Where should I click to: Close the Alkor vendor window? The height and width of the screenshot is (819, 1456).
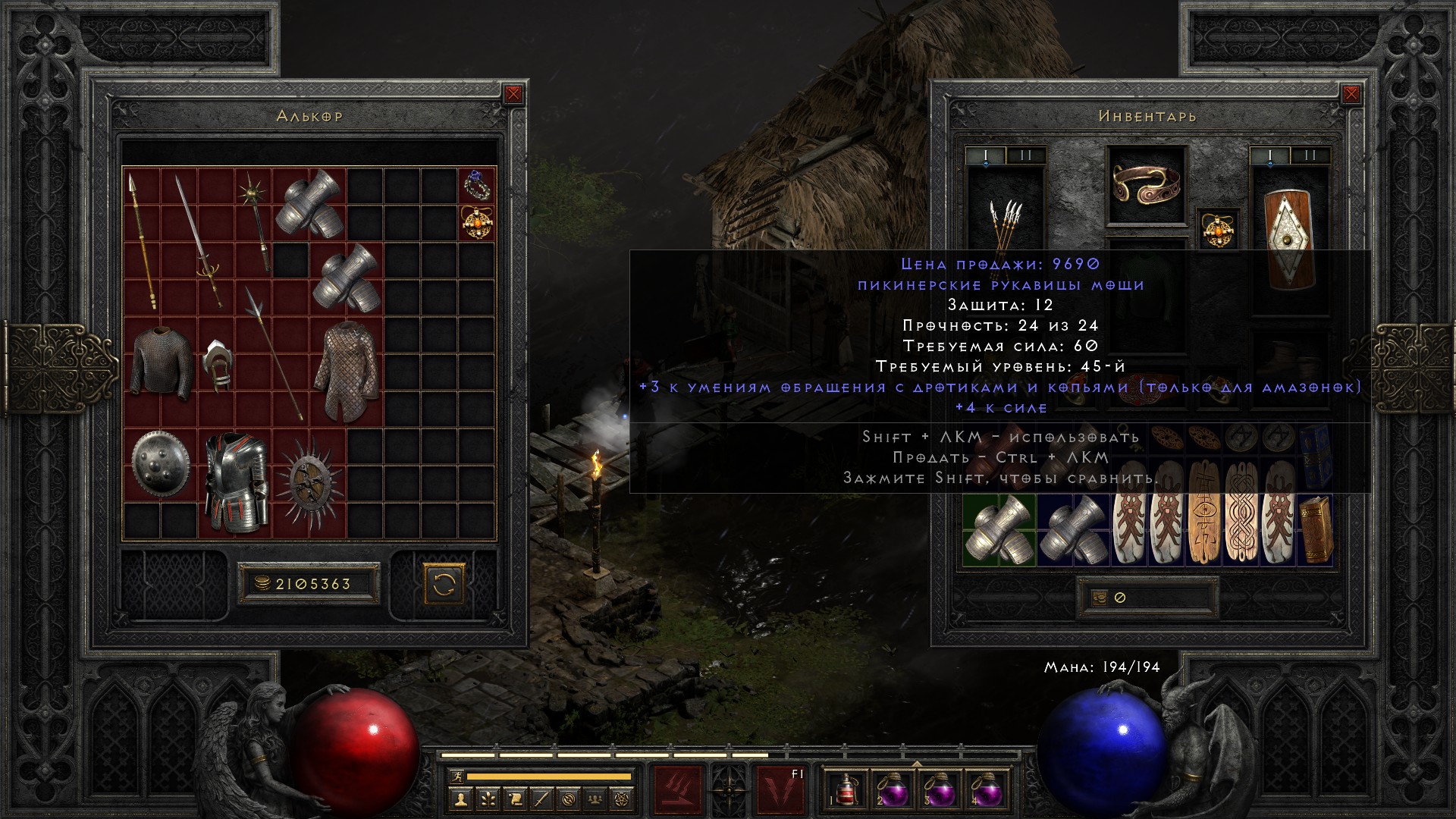[x=513, y=94]
